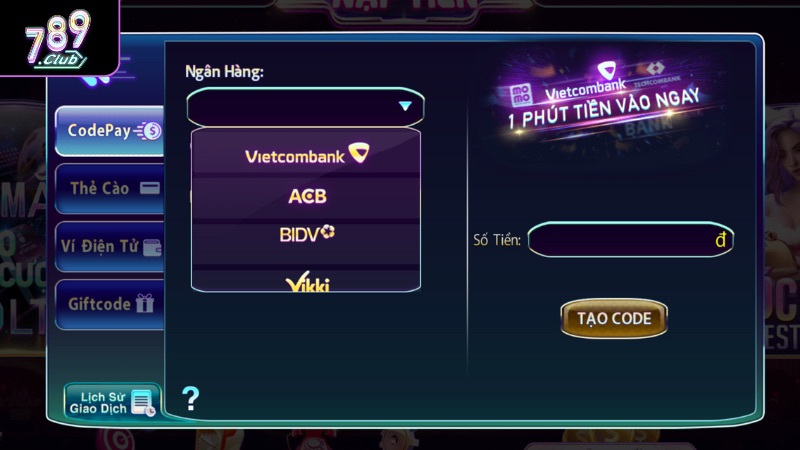Screen dimensions: 800x450
Task: Click the TẠO CODE button
Action: pyautogui.click(x=614, y=319)
